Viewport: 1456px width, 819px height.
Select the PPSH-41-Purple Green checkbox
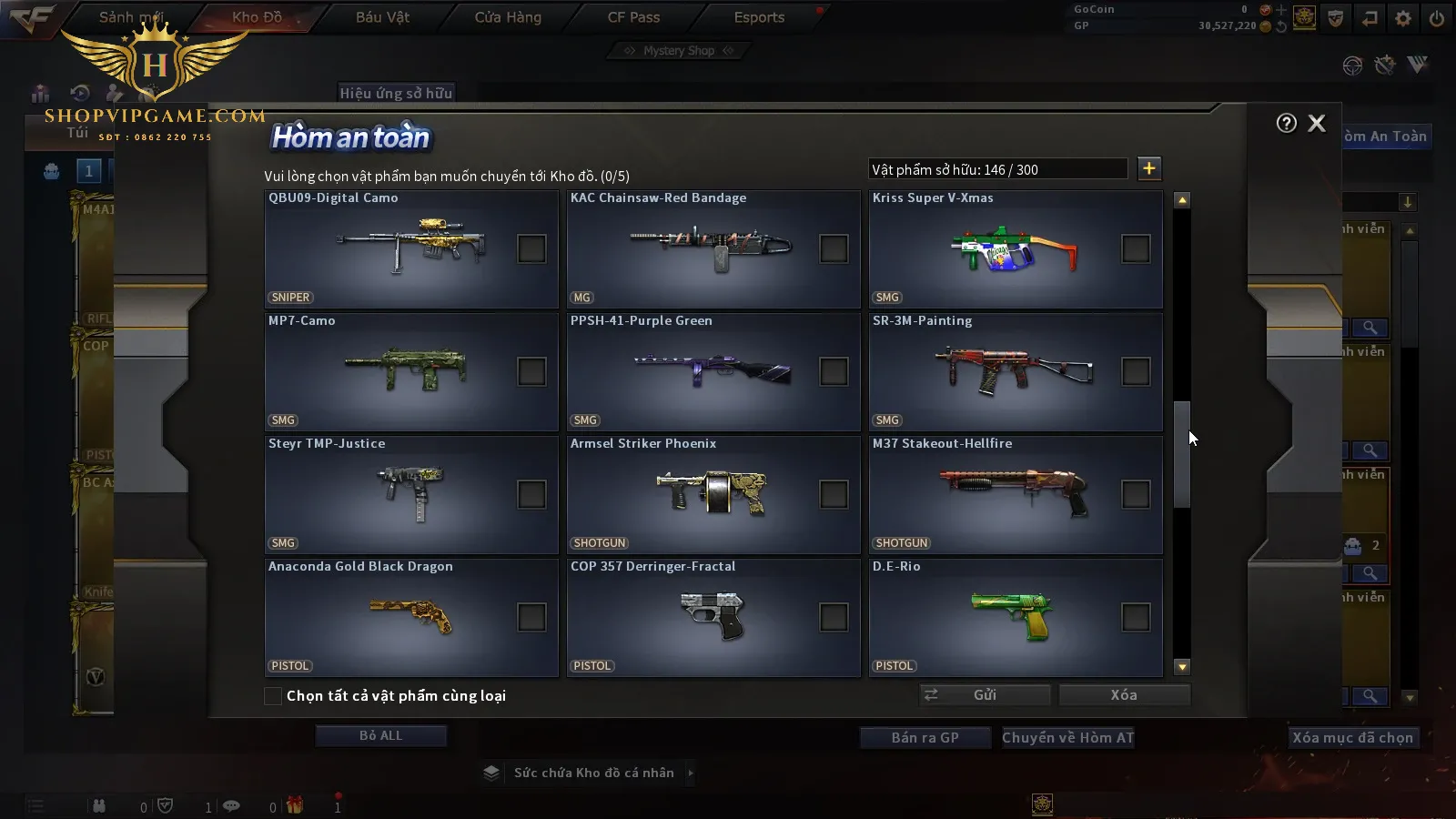click(834, 371)
